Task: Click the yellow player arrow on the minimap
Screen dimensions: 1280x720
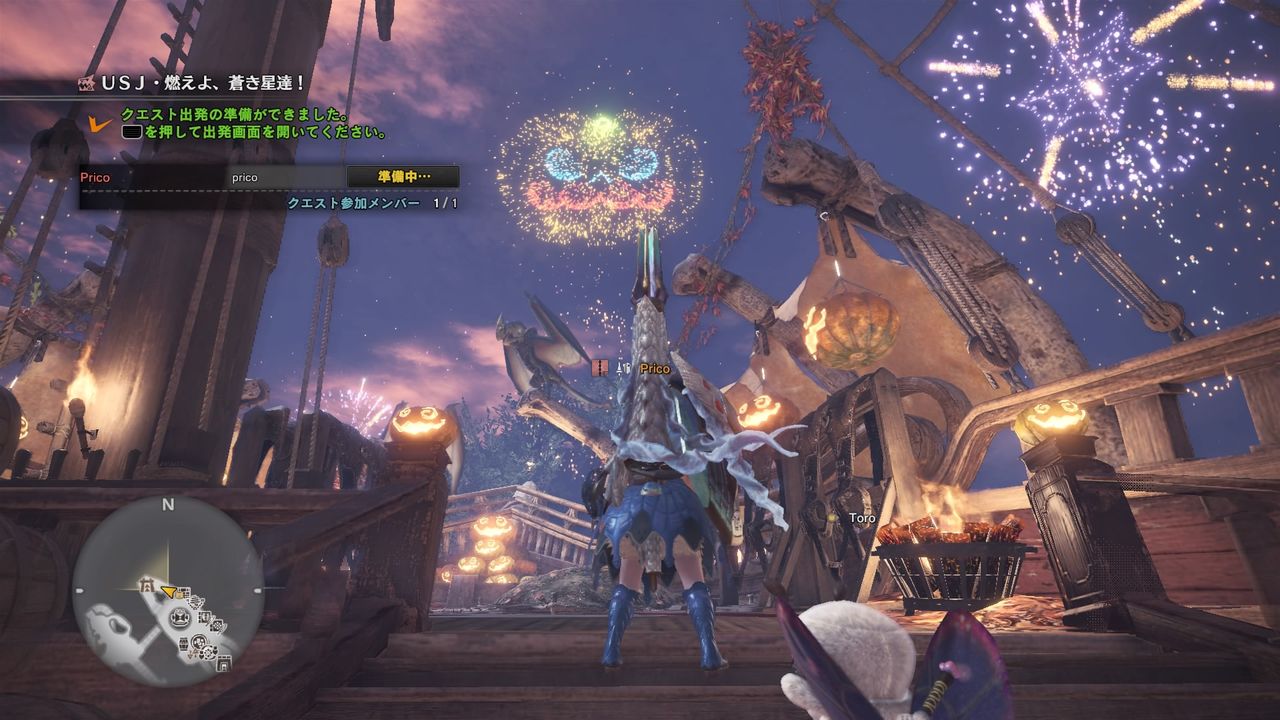Action: pos(169,591)
